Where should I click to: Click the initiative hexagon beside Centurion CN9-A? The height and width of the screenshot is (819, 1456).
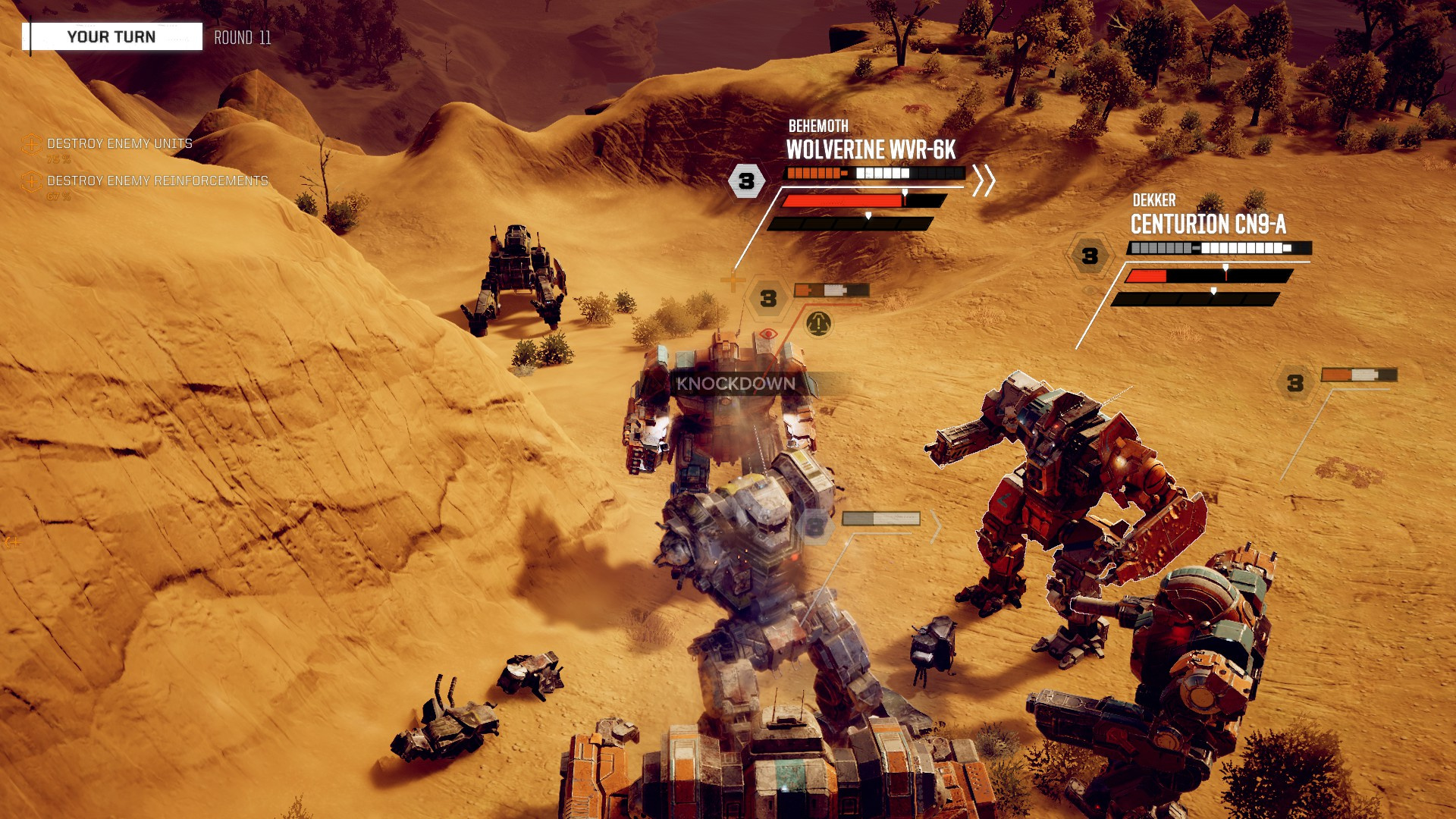[1090, 256]
